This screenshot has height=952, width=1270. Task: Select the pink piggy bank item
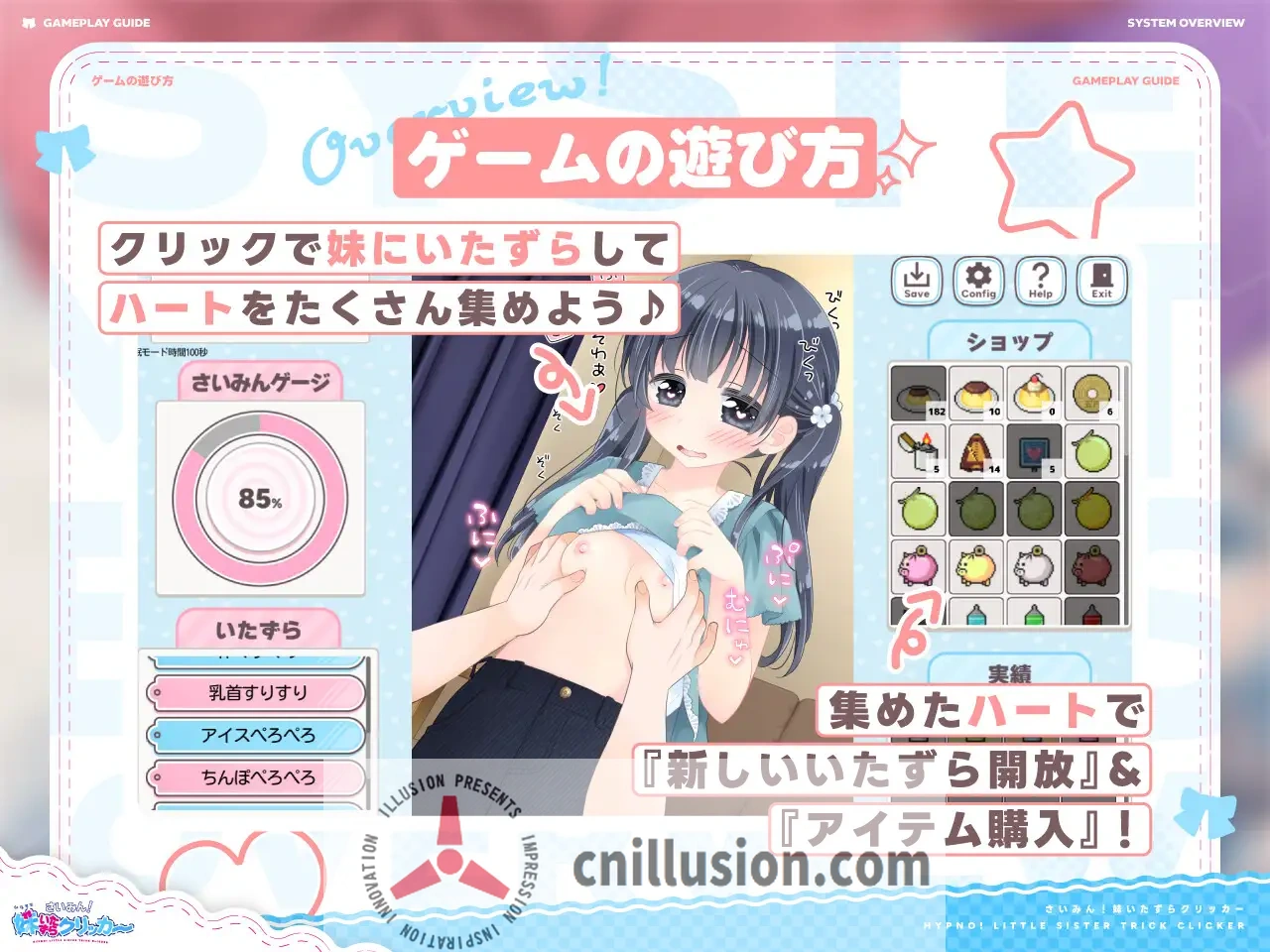917,565
